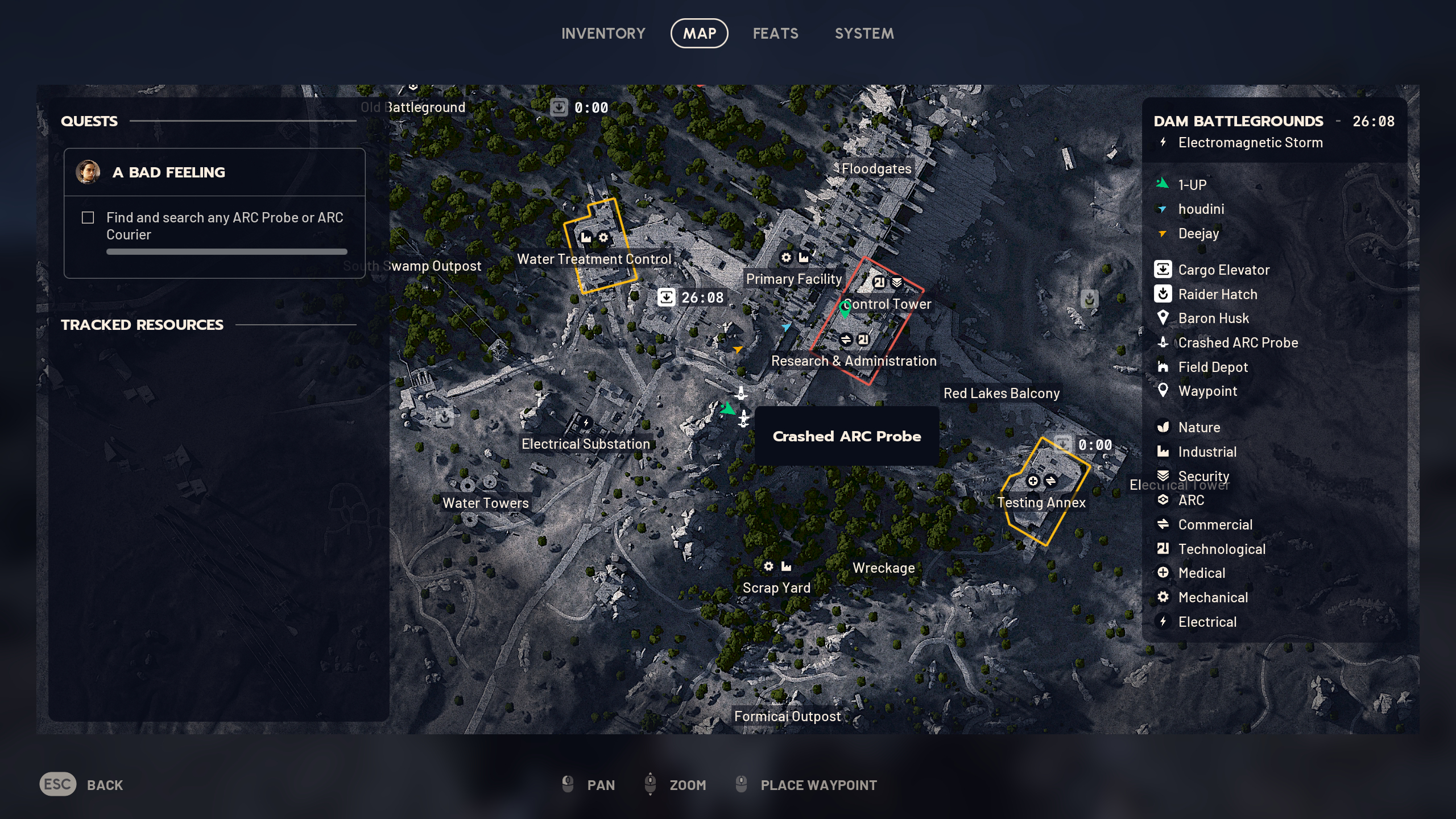This screenshot has width=1456, height=819.
Task: Click the Medical cross icon near Testing Annex
Action: pos(1033,481)
